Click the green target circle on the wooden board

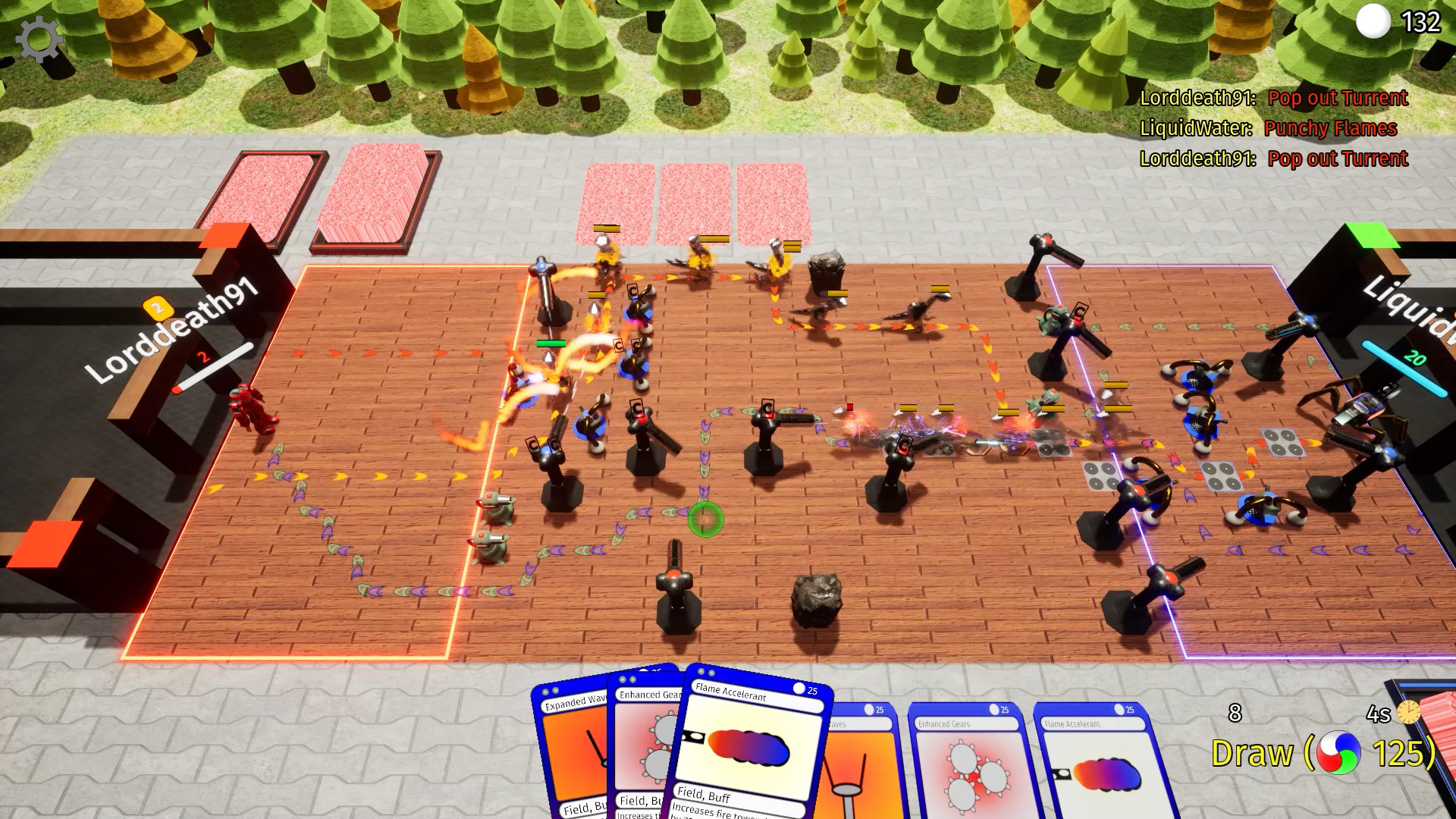tap(707, 519)
